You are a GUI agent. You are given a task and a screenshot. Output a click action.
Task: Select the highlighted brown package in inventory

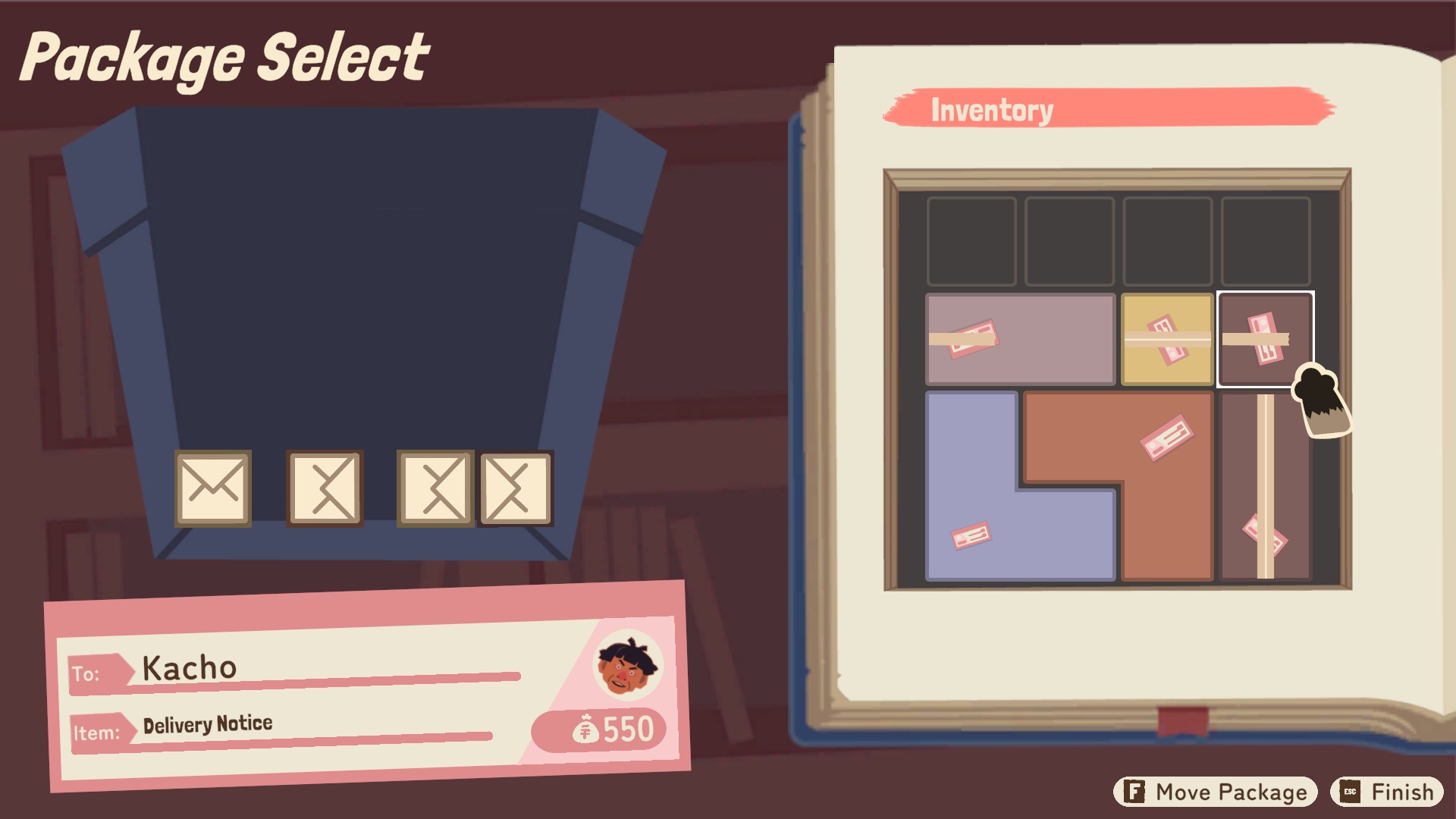1266,341
